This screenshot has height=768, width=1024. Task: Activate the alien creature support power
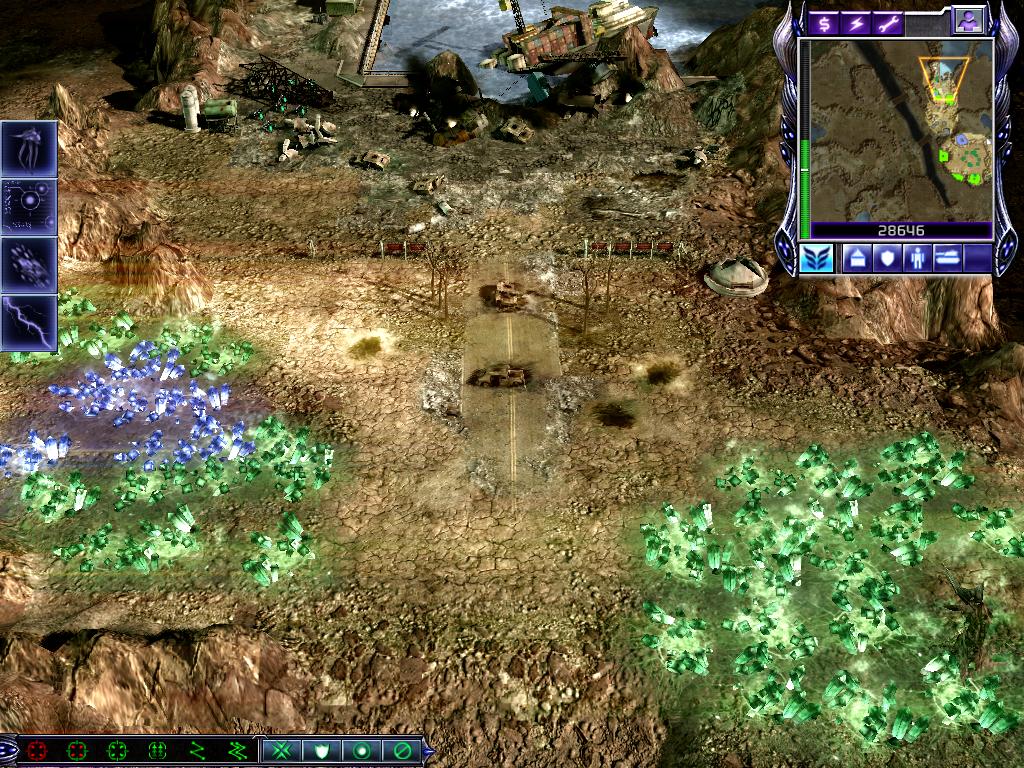pos(29,149)
